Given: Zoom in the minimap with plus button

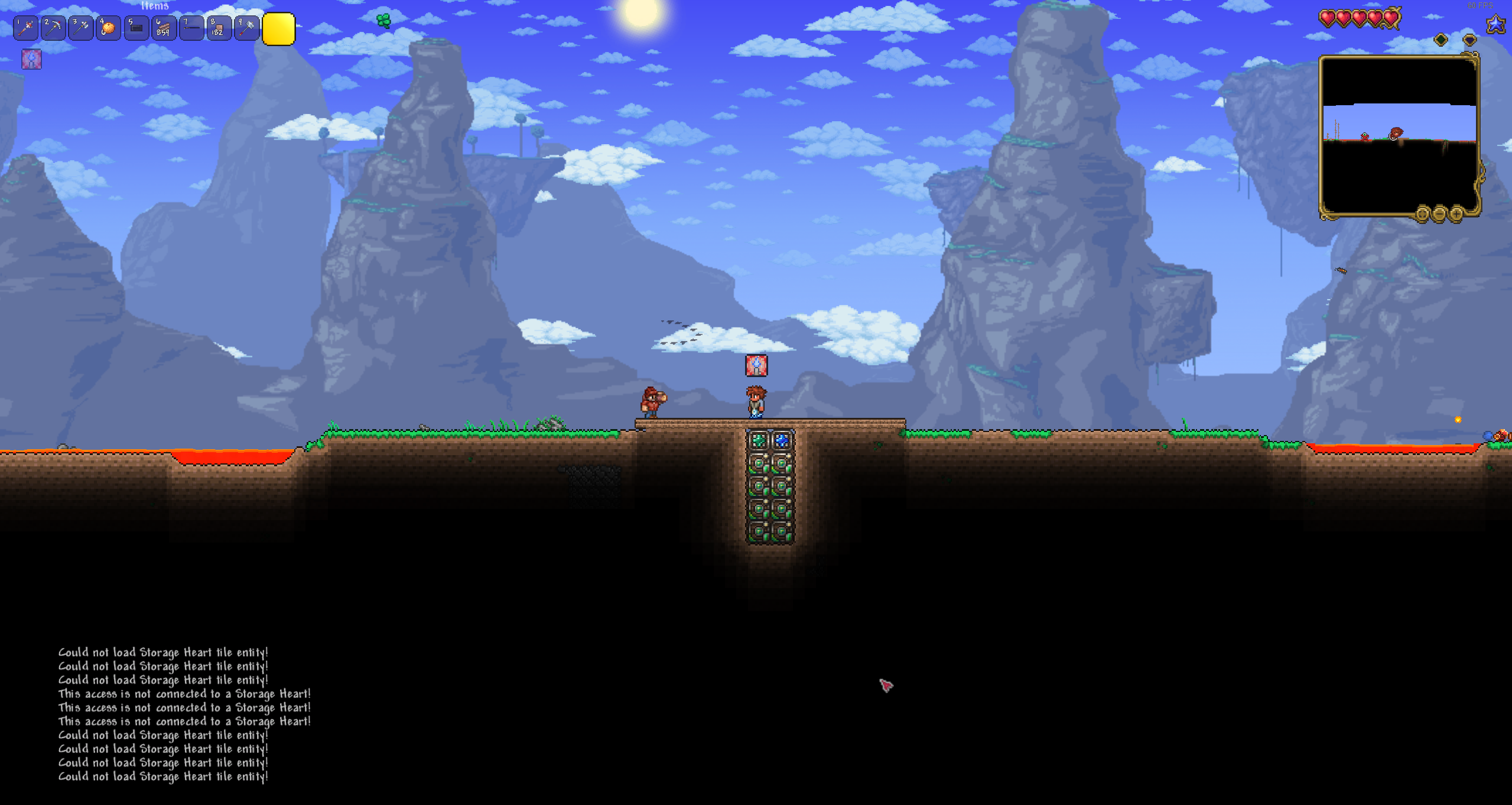Looking at the screenshot, I should (1456, 213).
